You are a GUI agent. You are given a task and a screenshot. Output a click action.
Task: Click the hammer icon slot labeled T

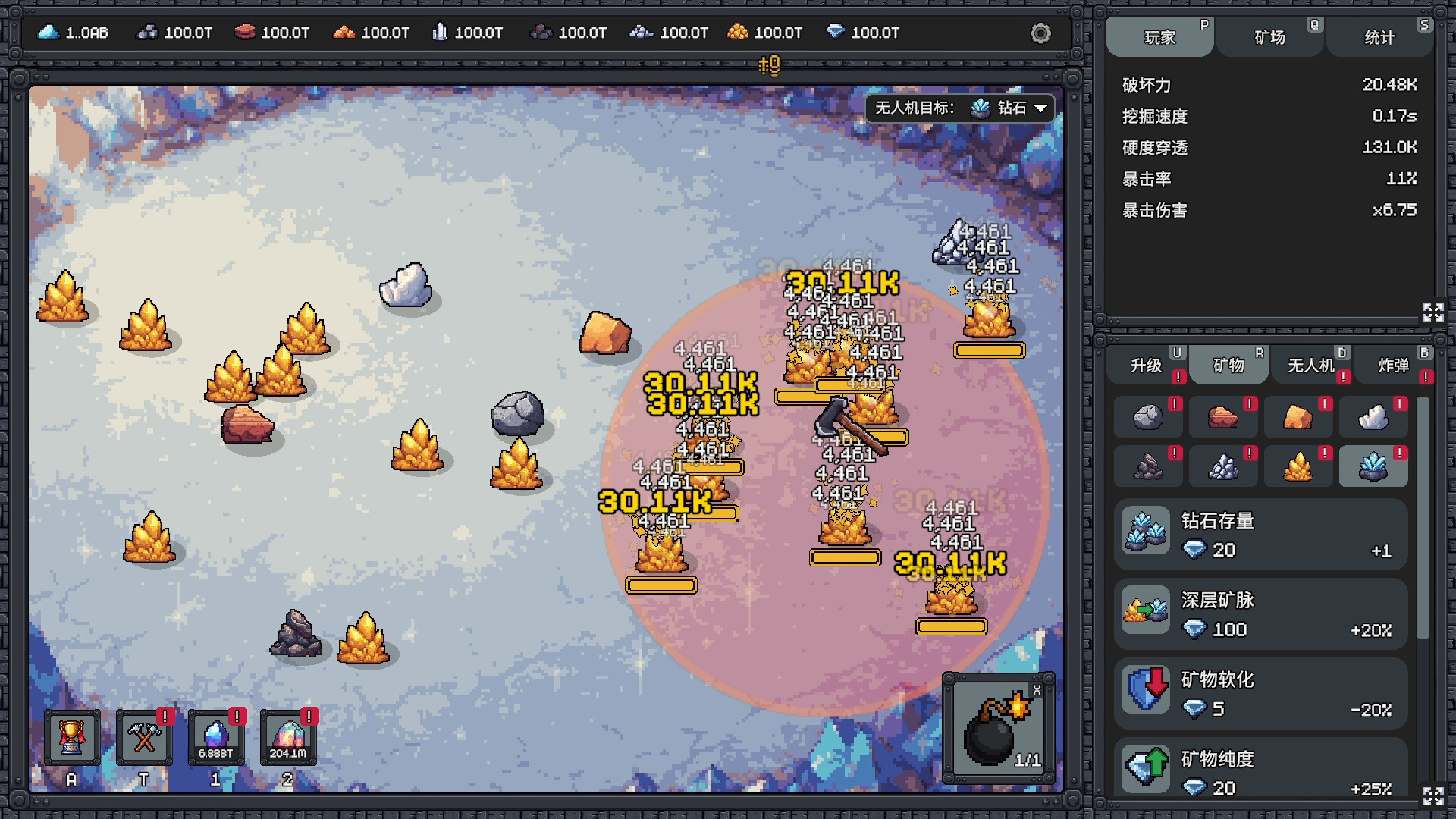point(144,736)
